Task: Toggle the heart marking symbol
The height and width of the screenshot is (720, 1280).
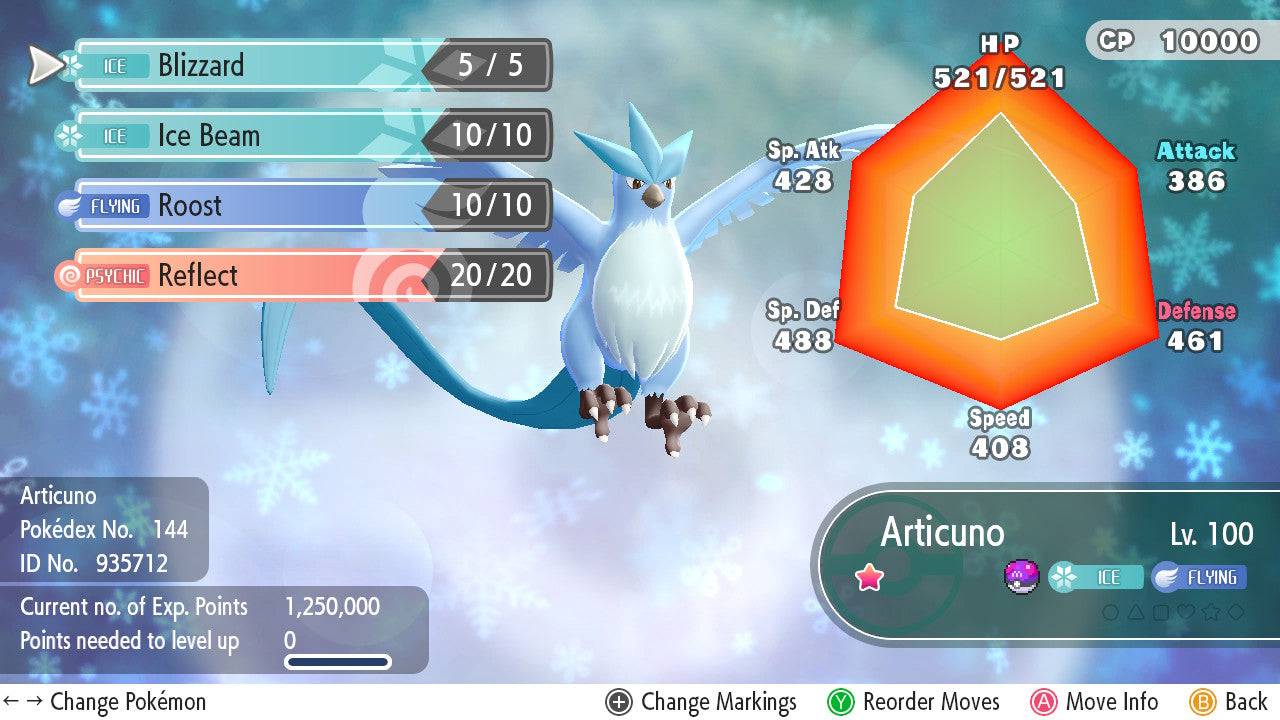Action: coord(1187,612)
